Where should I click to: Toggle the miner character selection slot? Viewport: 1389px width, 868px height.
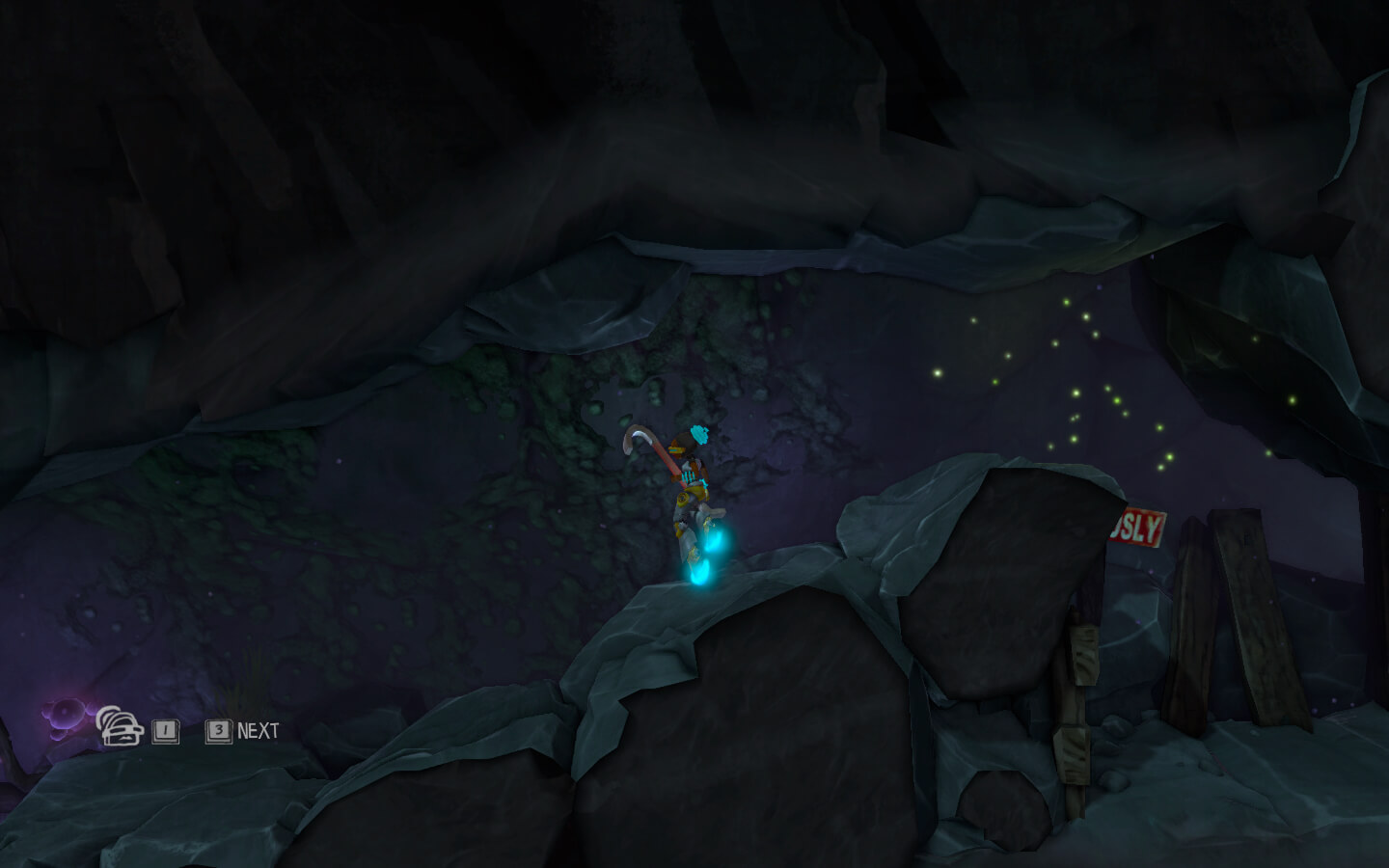(x=164, y=733)
